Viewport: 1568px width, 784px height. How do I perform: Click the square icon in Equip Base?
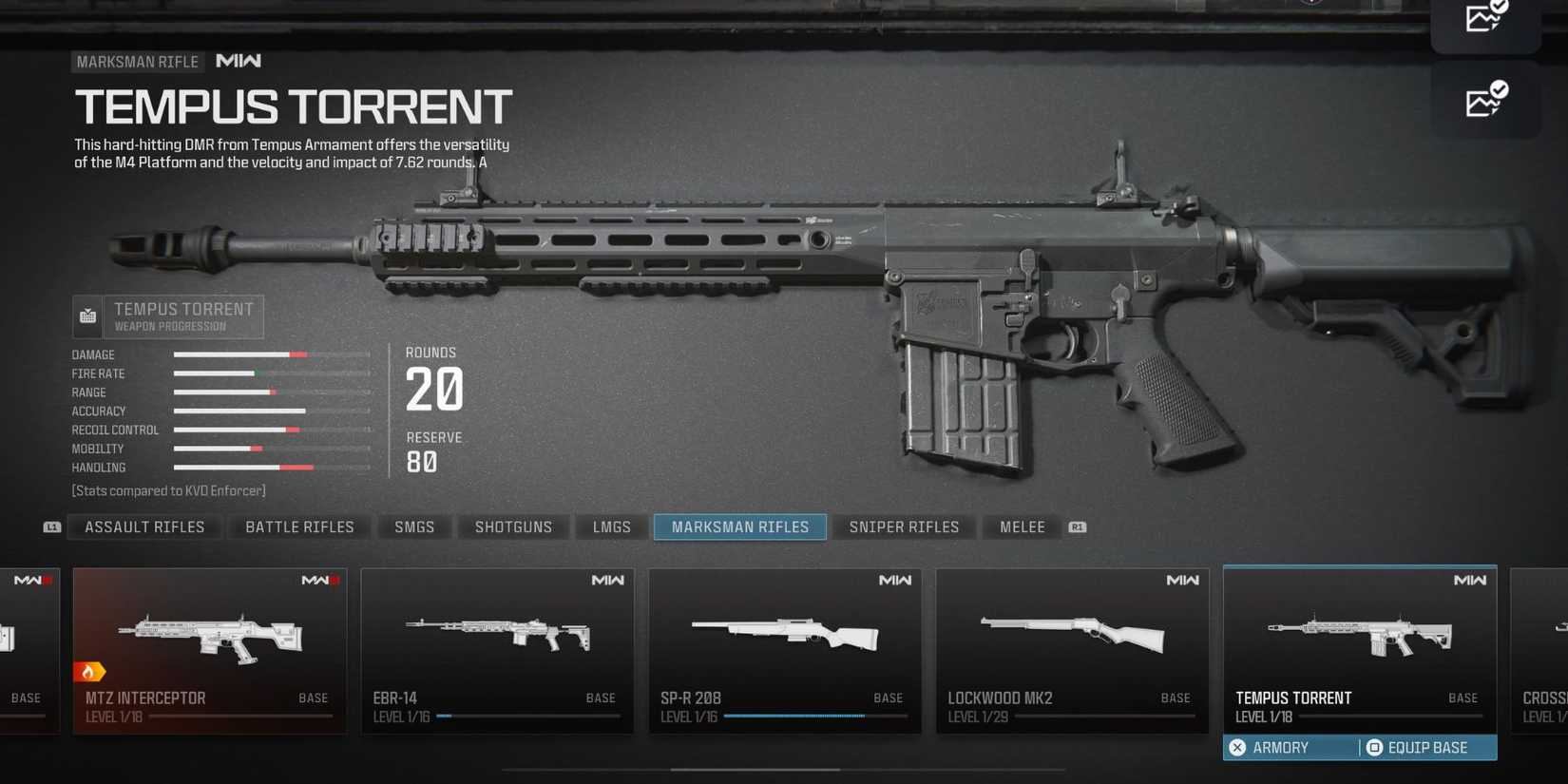(1372, 748)
